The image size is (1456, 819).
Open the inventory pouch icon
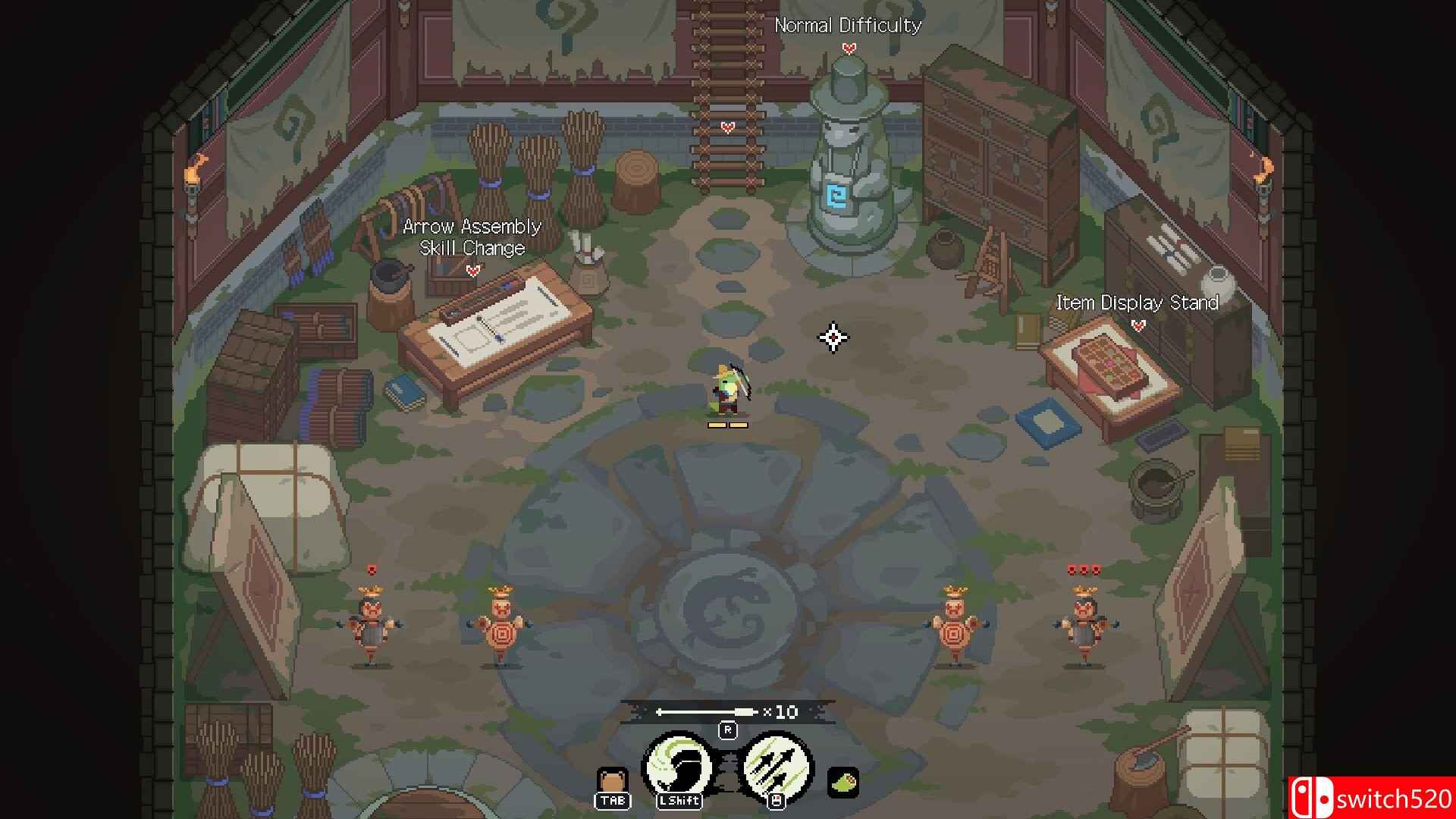612,782
